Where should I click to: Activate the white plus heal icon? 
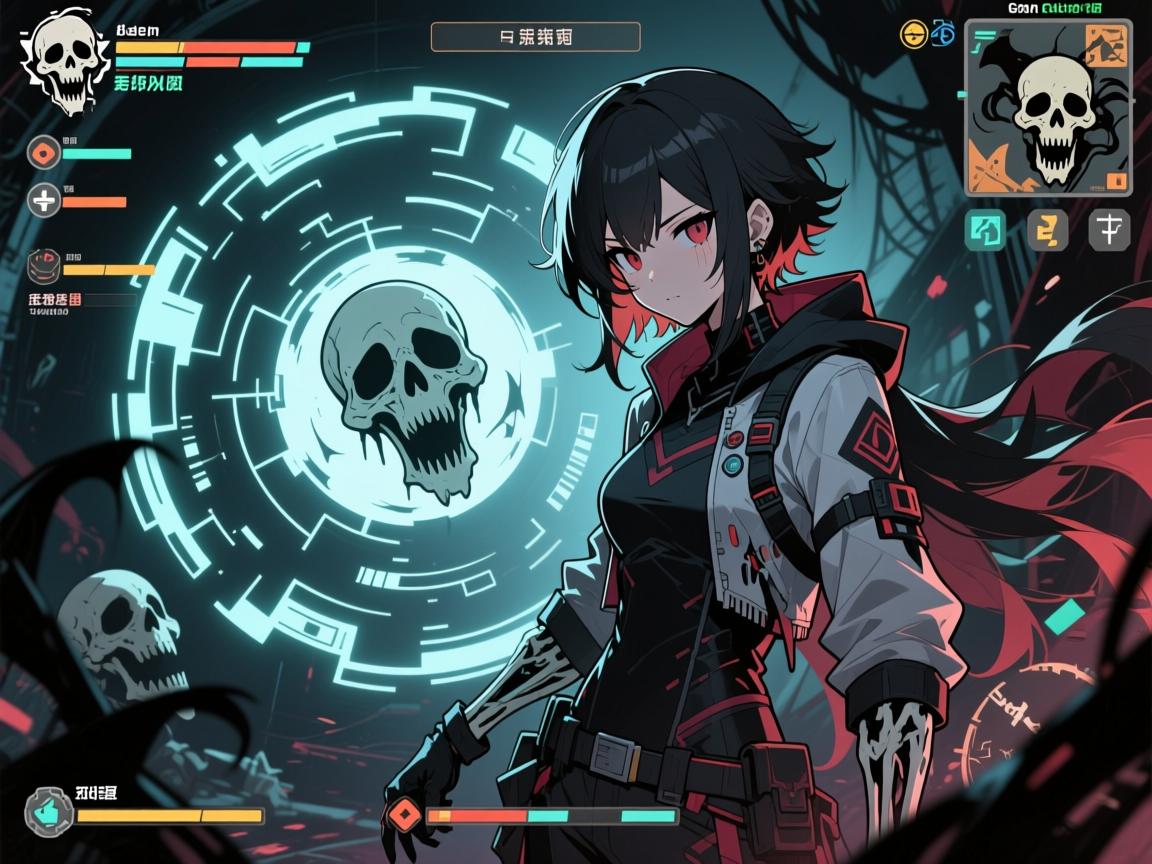pos(44,200)
